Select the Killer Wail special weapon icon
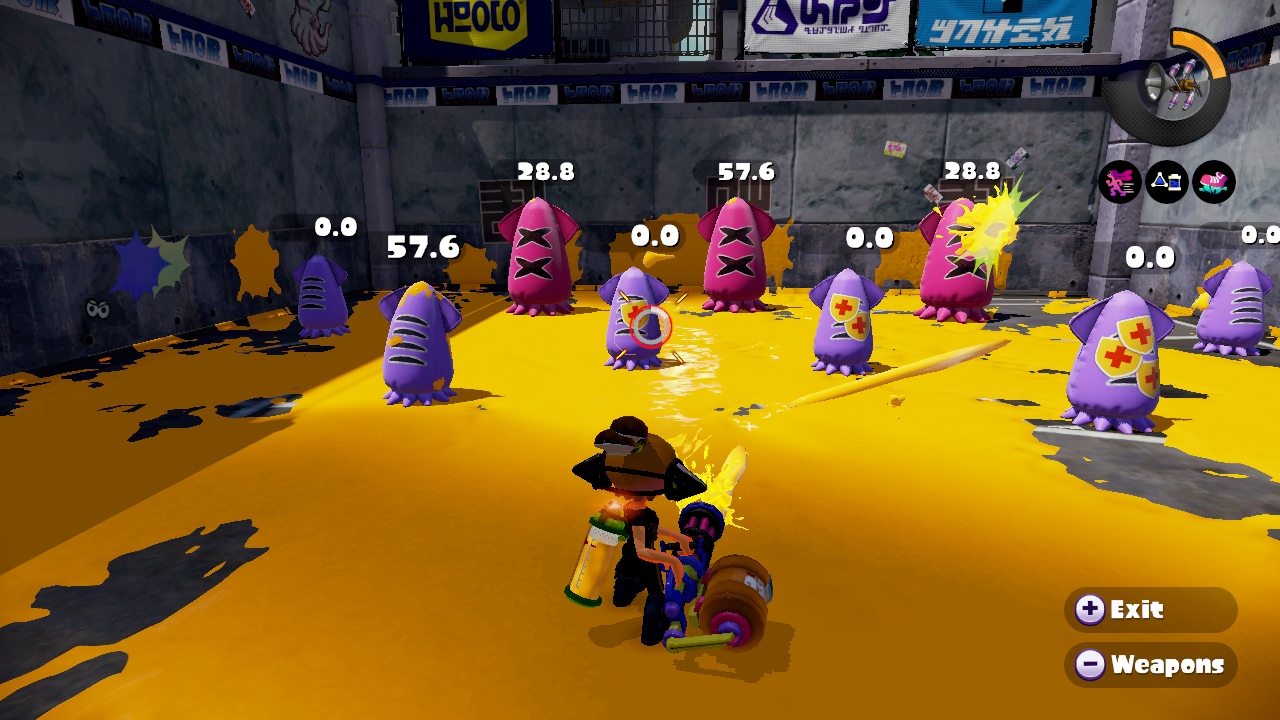 (x=1169, y=84)
